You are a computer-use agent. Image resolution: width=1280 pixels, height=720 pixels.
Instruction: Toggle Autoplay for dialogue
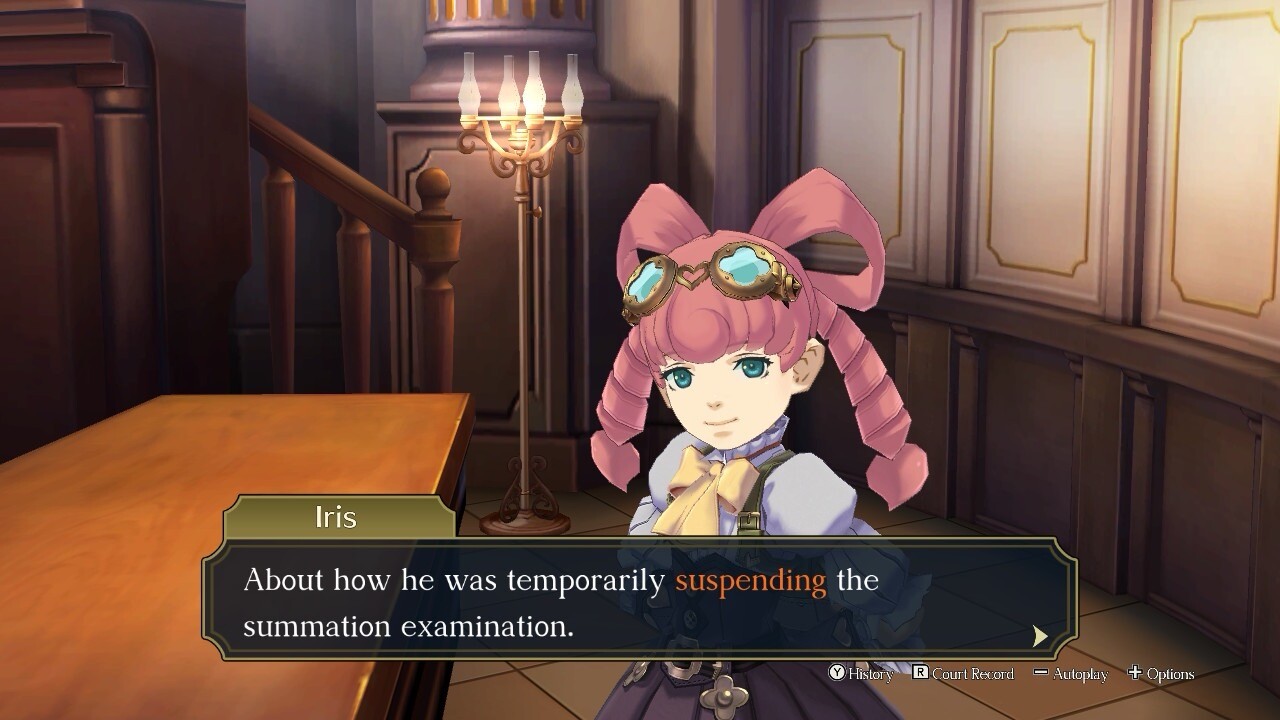1070,674
